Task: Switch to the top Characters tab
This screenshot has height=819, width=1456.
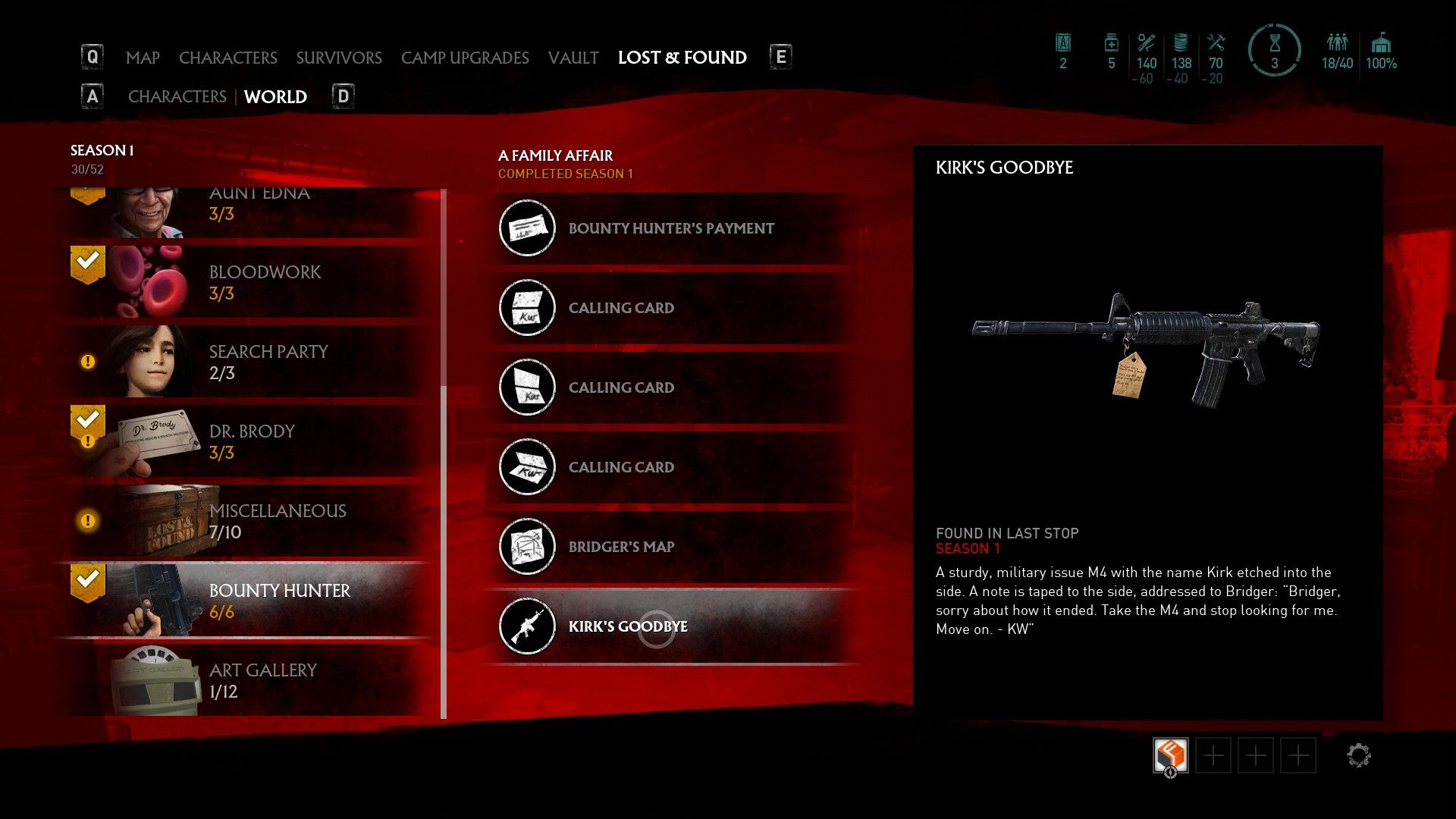Action: pos(227,58)
